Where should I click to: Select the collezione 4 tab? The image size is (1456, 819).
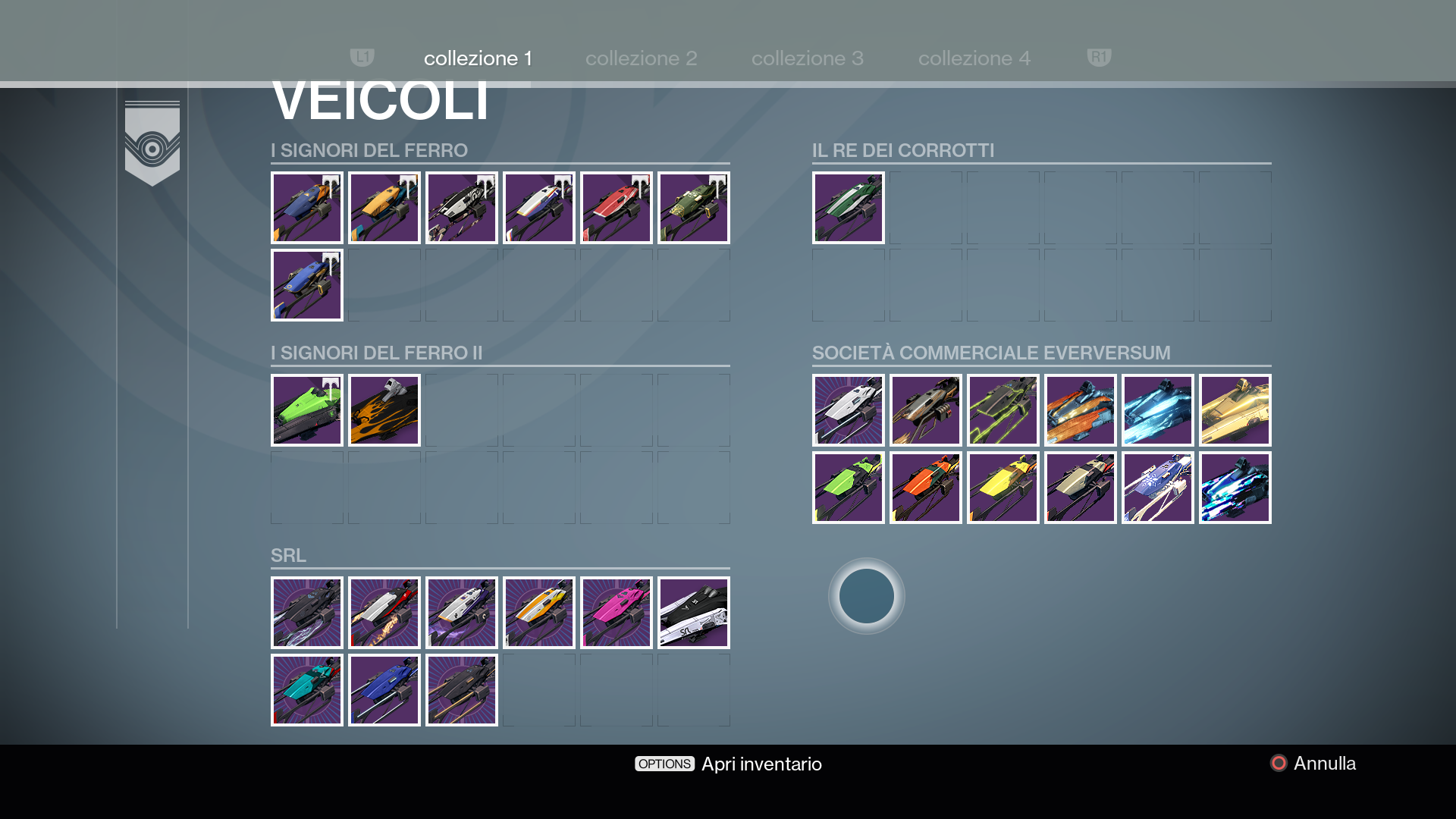[974, 58]
